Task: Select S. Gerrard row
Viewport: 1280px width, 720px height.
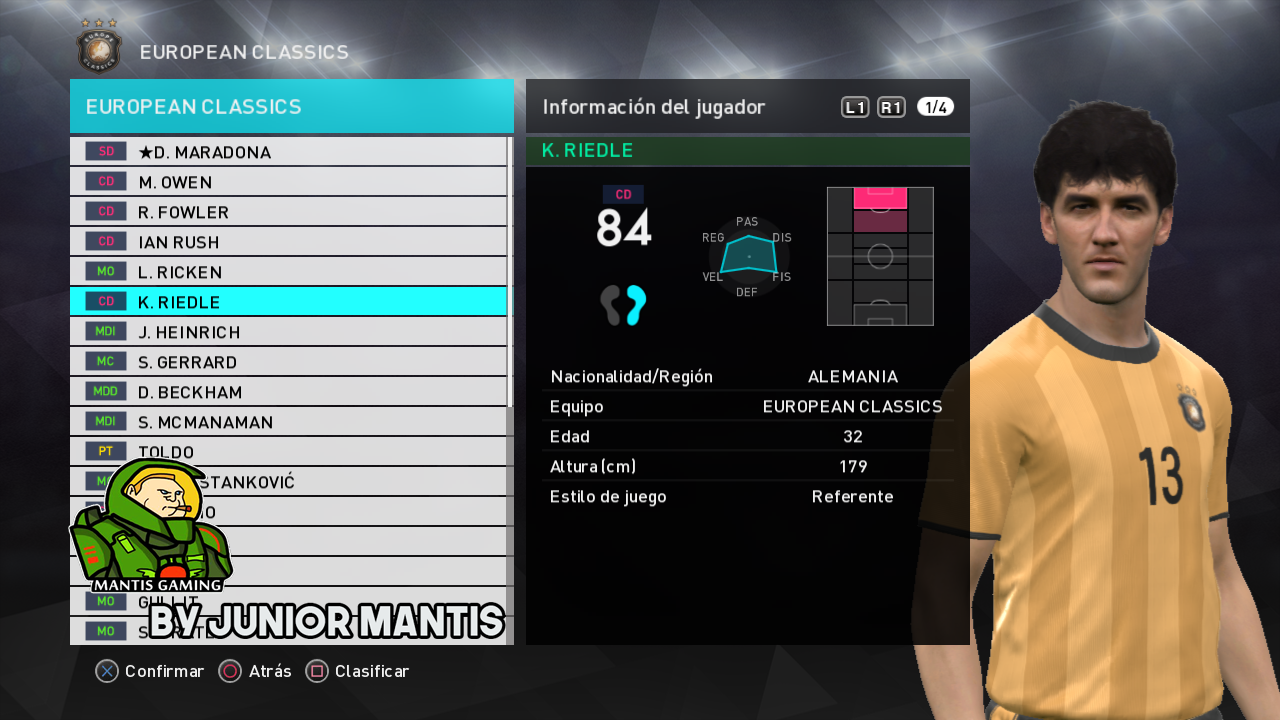Action: click(x=288, y=362)
